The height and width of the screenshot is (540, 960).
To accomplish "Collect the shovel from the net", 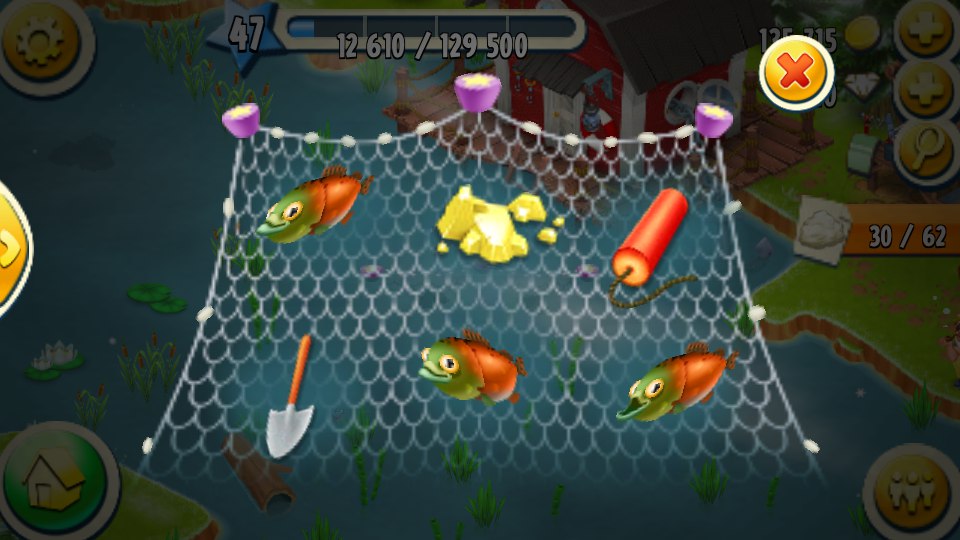I will 291,400.
